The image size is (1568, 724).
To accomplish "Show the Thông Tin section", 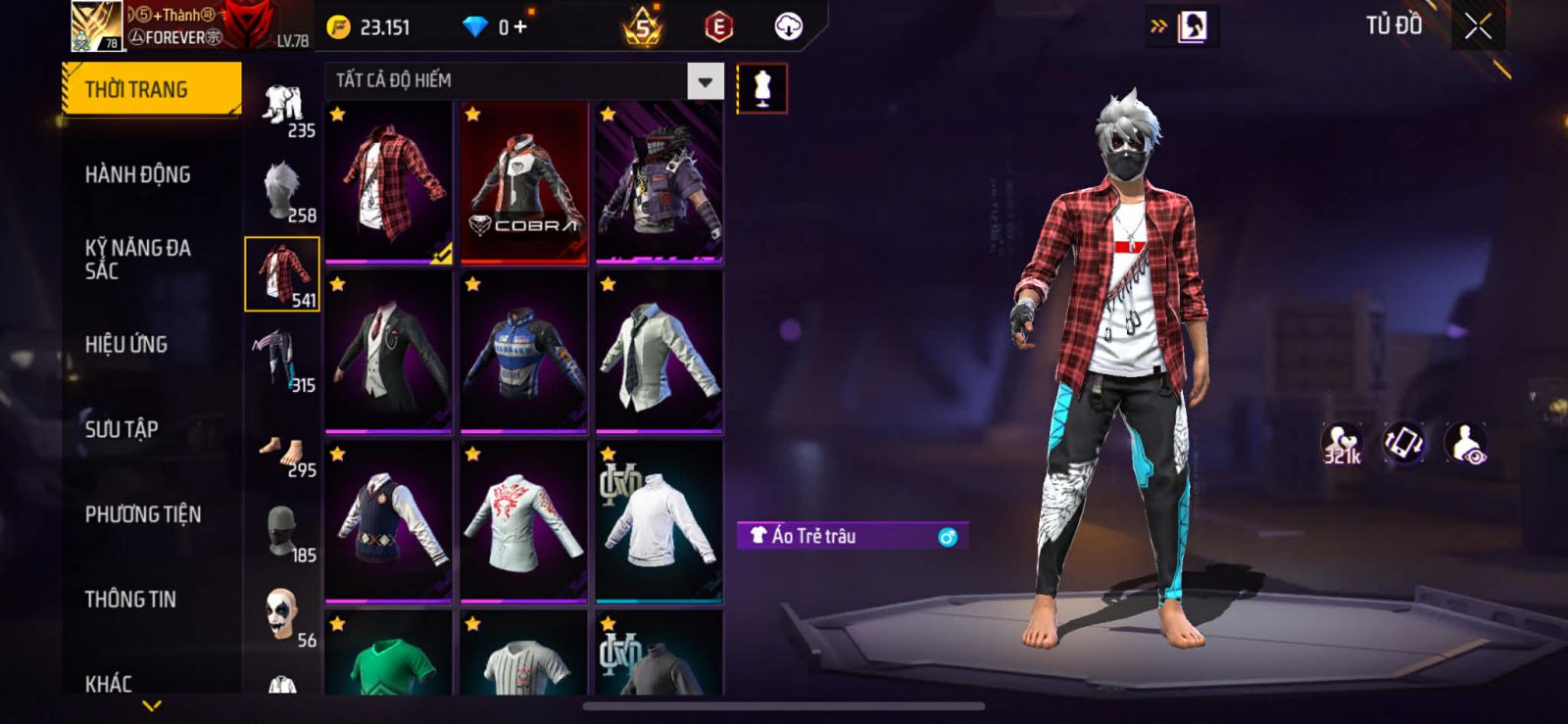I will [130, 600].
